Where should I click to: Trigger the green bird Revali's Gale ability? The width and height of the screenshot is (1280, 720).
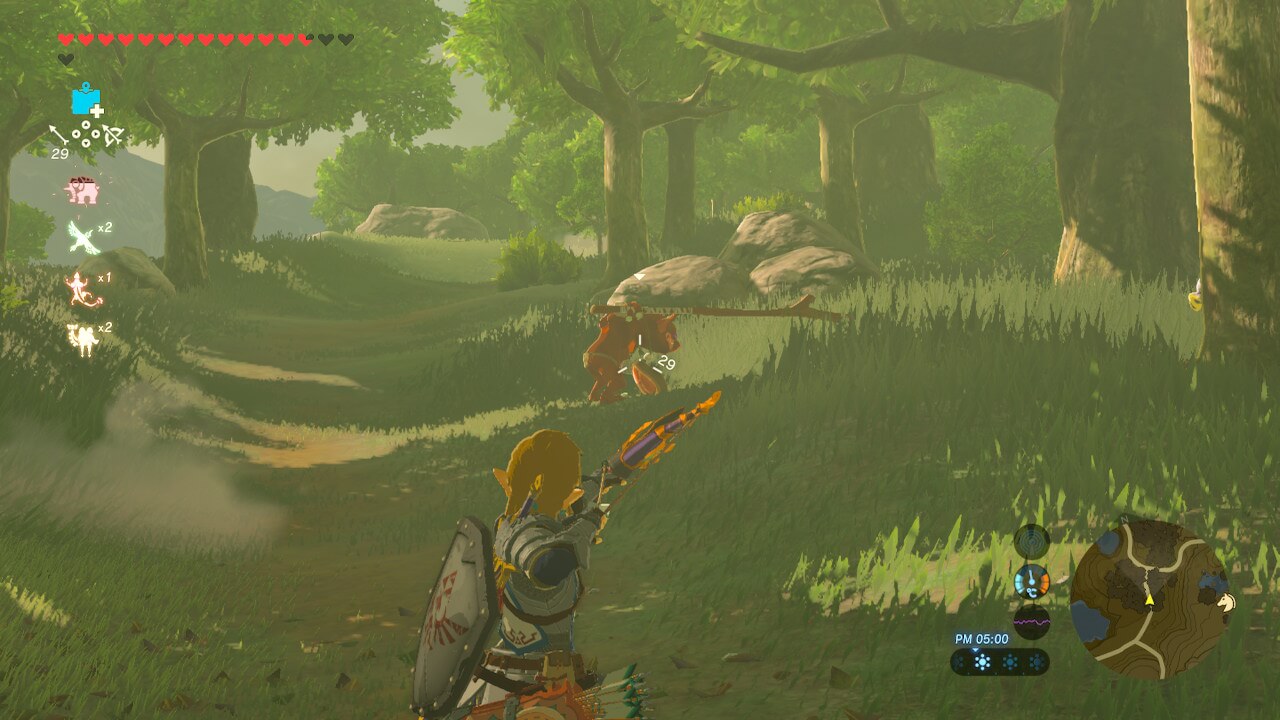tap(82, 238)
